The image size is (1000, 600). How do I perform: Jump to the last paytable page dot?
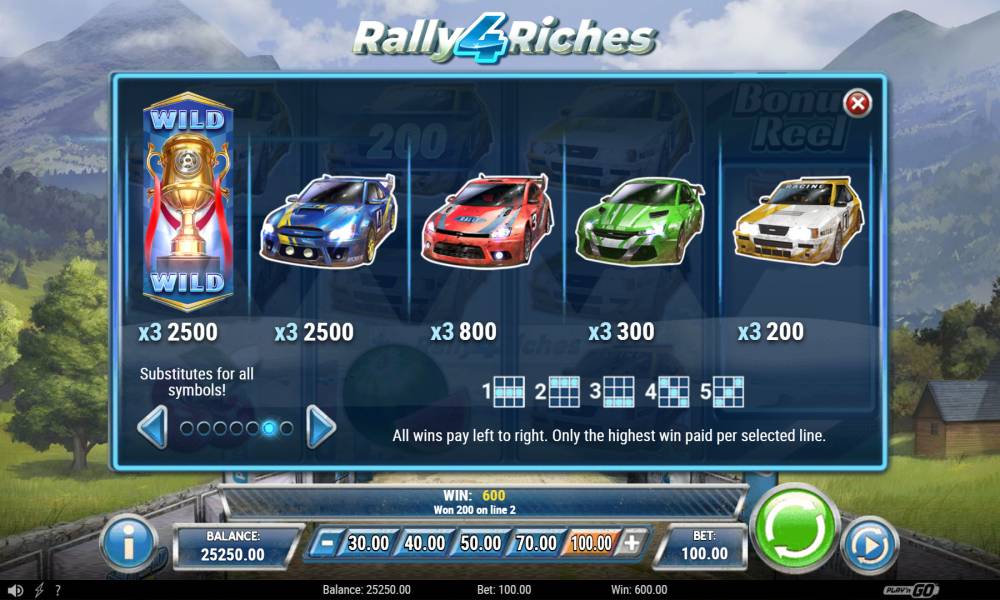[x=286, y=428]
